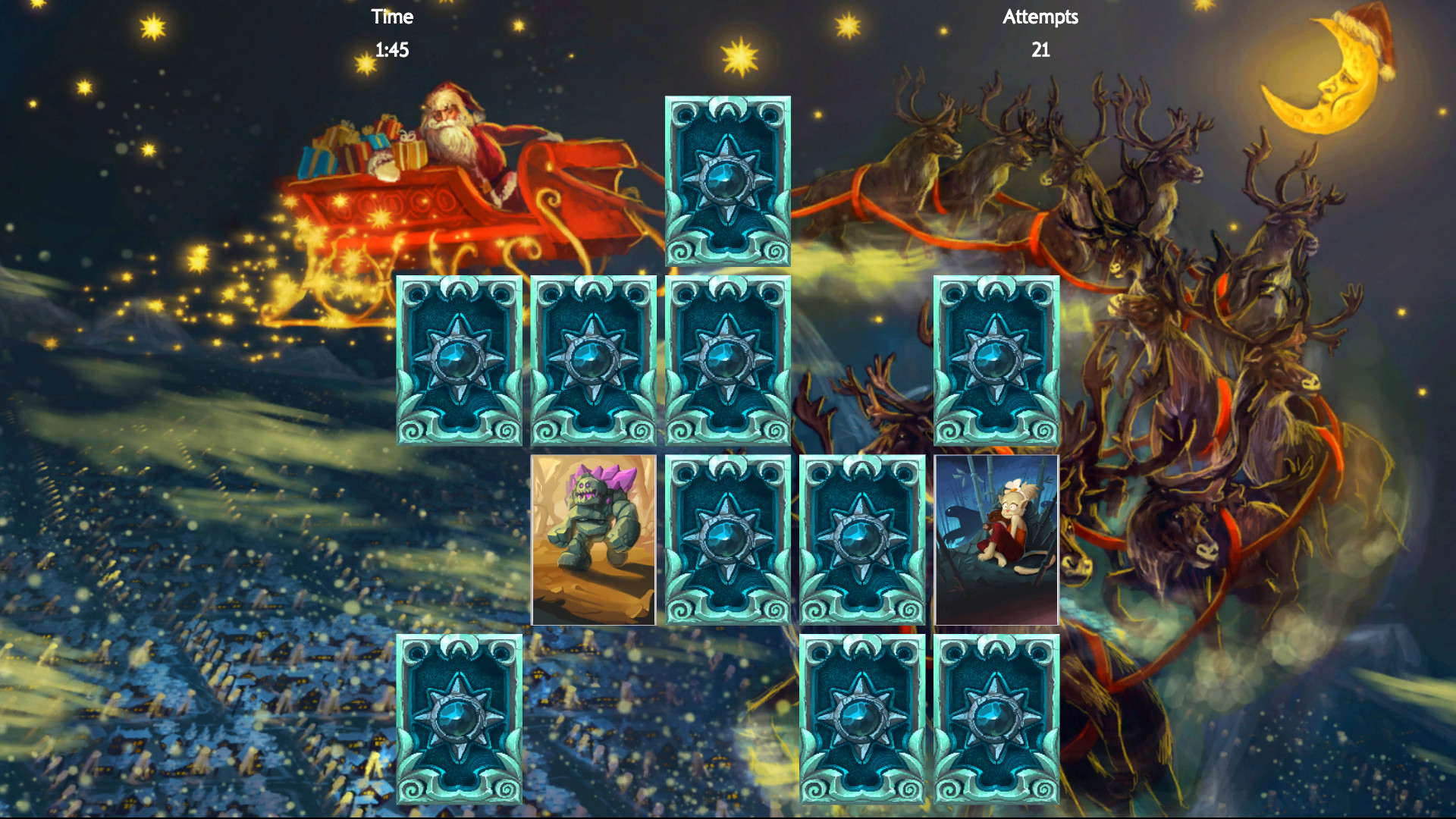Viewport: 1456px width, 819px height.
Task: Click the Attempts label
Action: pyautogui.click(x=1040, y=17)
